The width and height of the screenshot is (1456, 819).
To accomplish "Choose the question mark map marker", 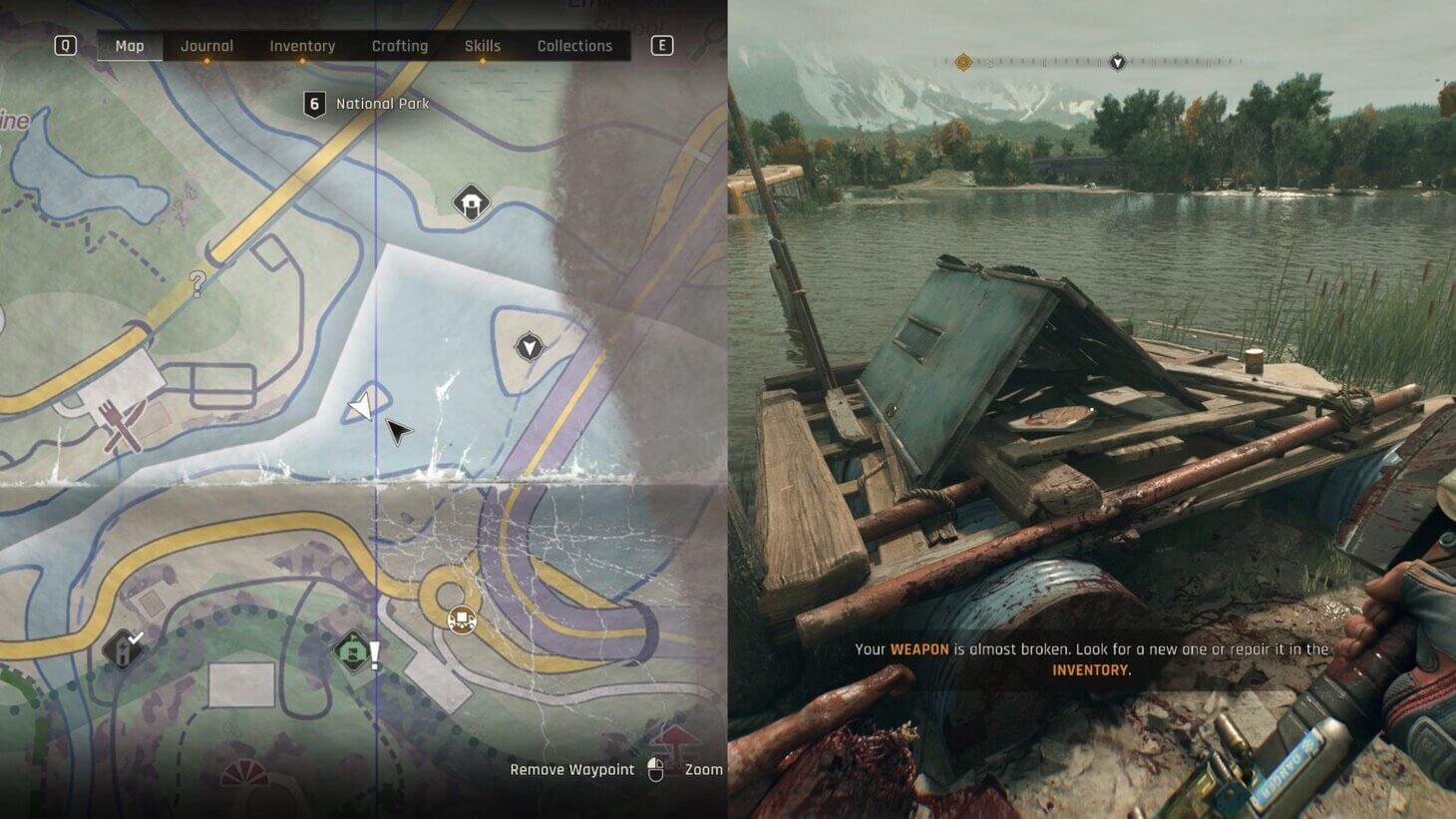I will pyautogui.click(x=197, y=284).
